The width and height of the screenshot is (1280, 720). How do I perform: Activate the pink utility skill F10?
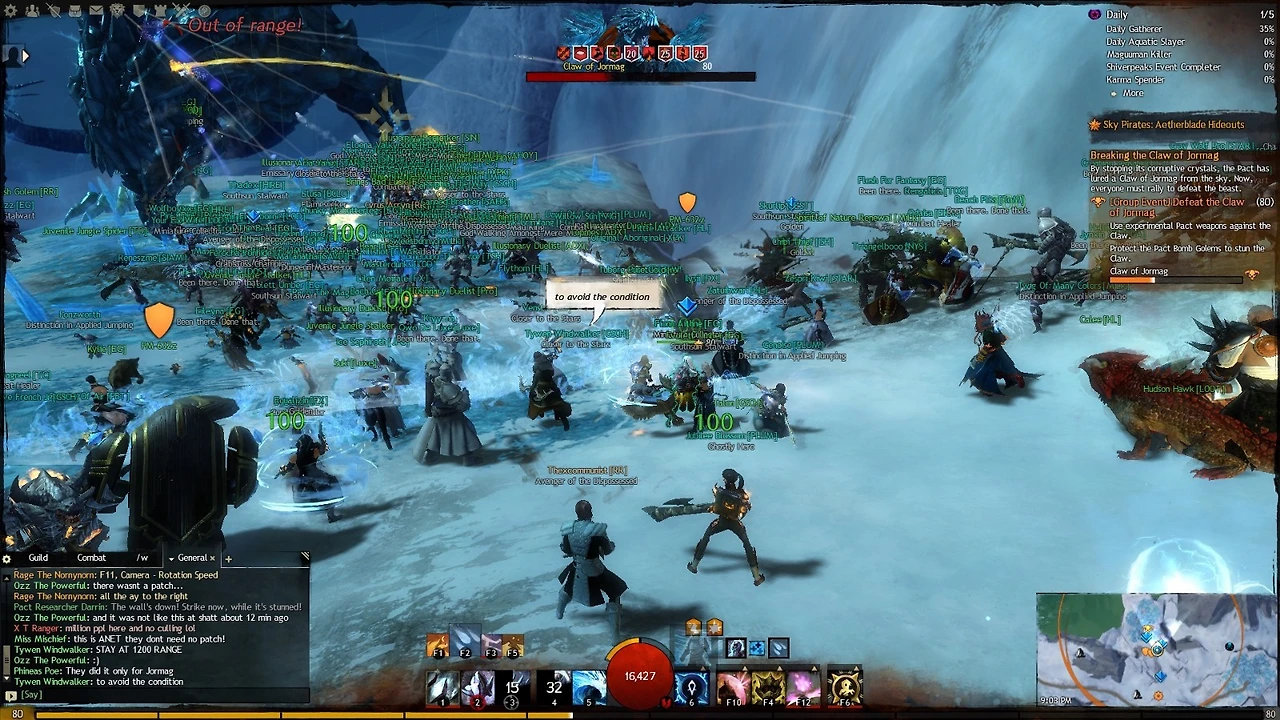(732, 688)
